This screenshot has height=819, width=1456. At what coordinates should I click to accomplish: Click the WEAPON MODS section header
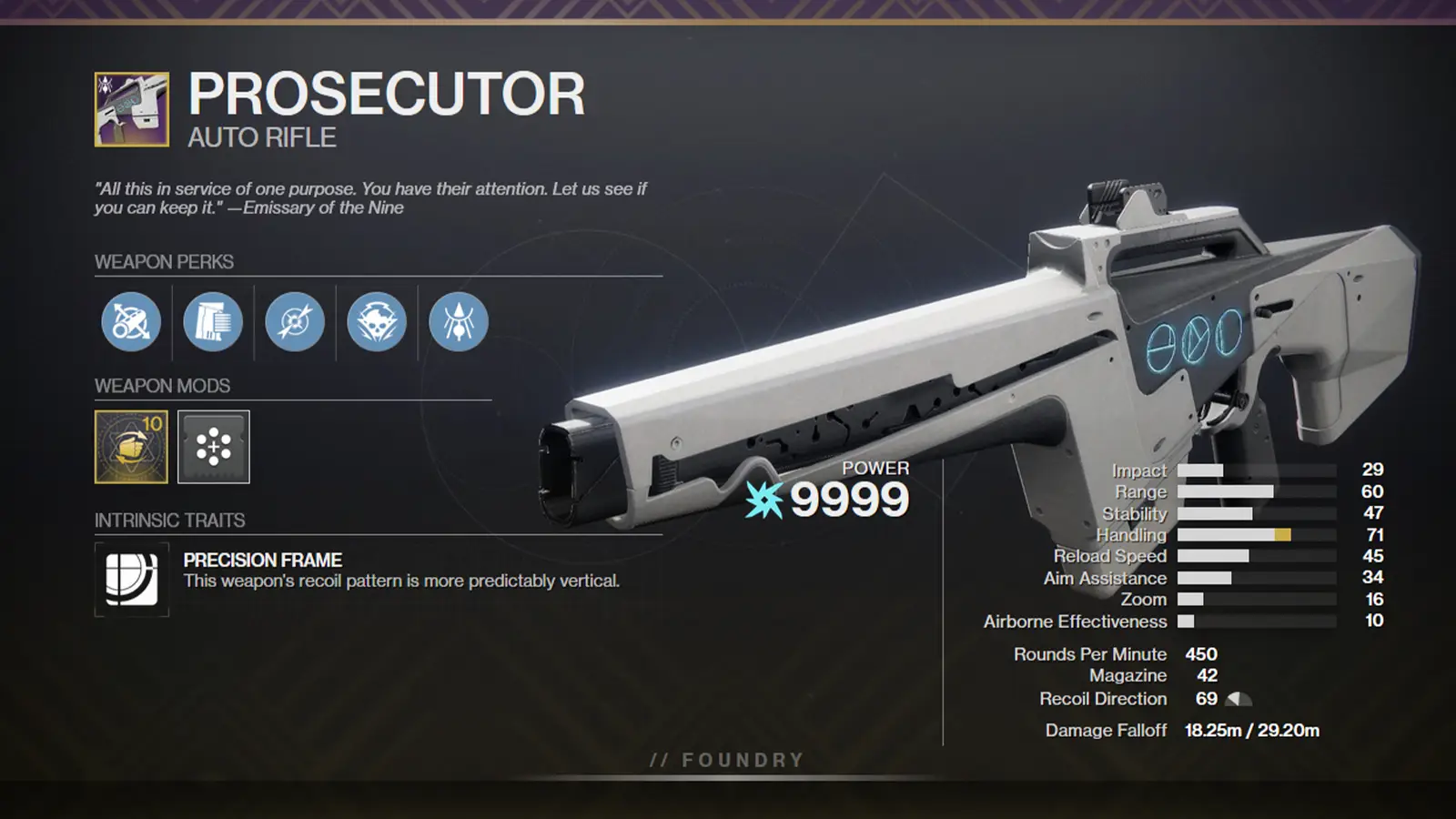(x=160, y=385)
